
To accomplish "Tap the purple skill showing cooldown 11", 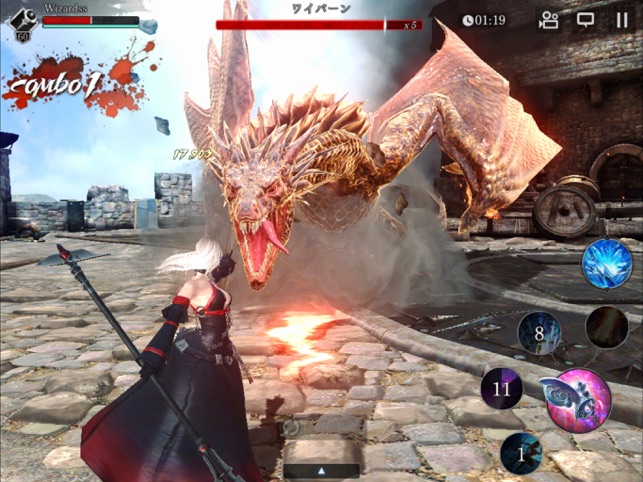I will (502, 387).
